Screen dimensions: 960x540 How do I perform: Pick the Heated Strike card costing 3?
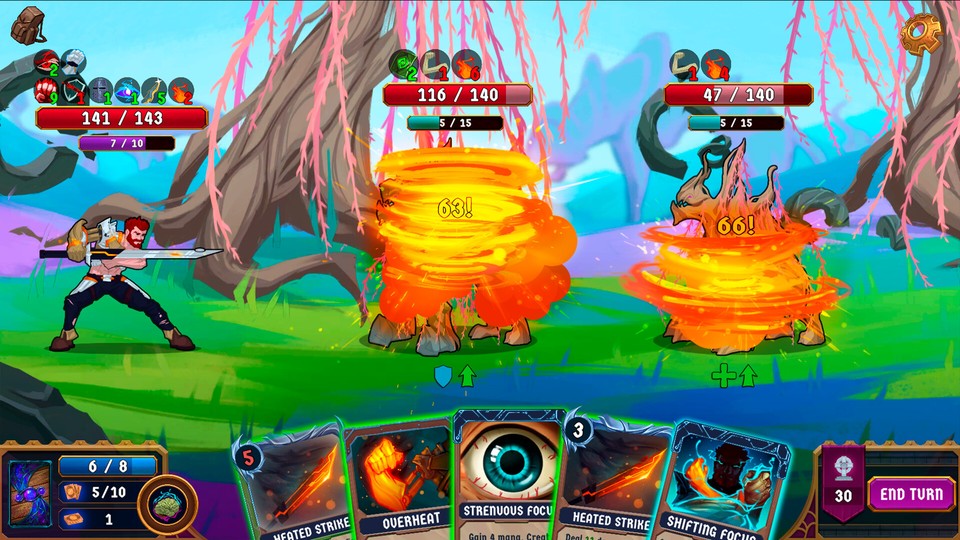615,480
